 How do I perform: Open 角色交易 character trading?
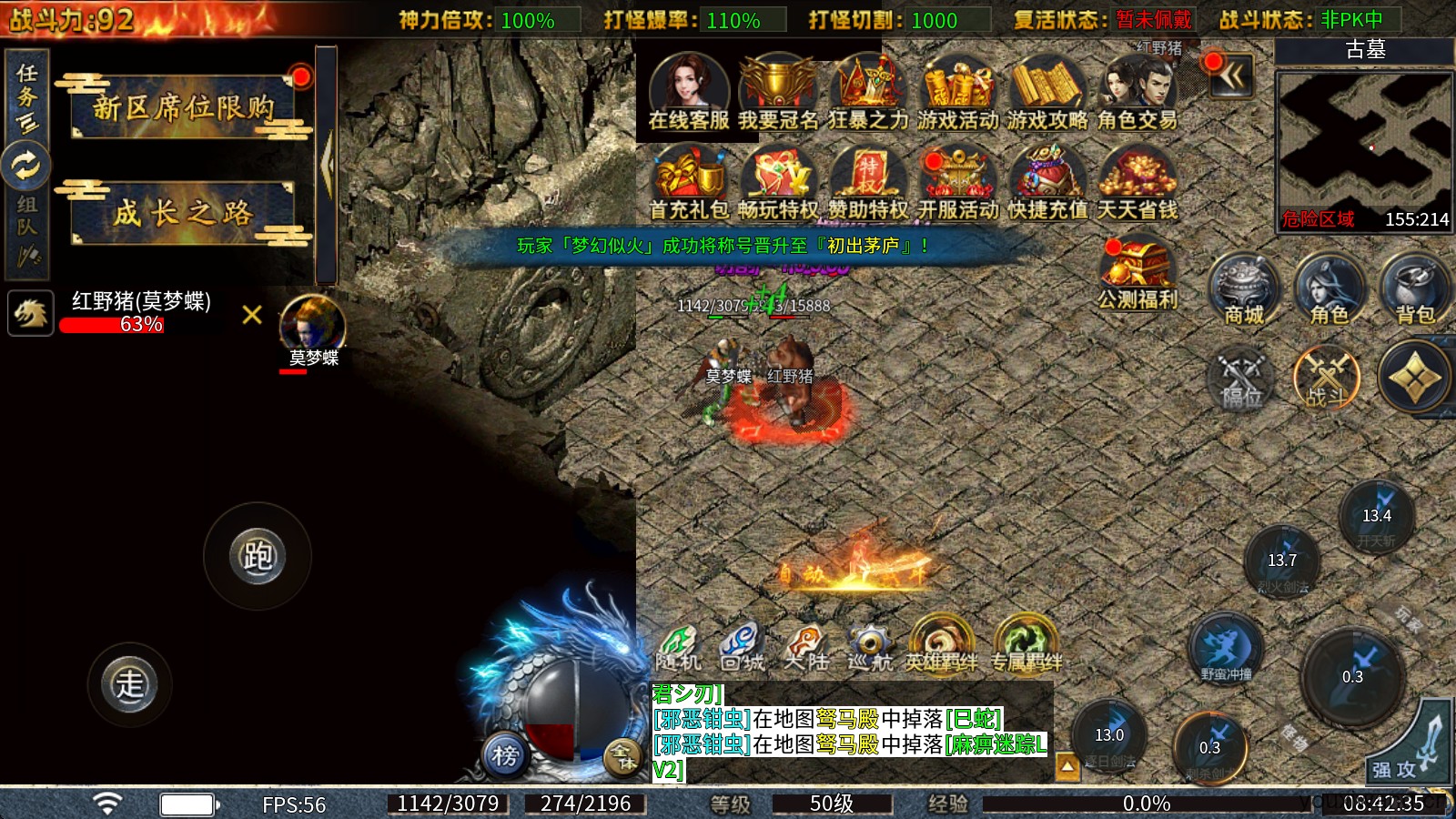coord(1137,92)
